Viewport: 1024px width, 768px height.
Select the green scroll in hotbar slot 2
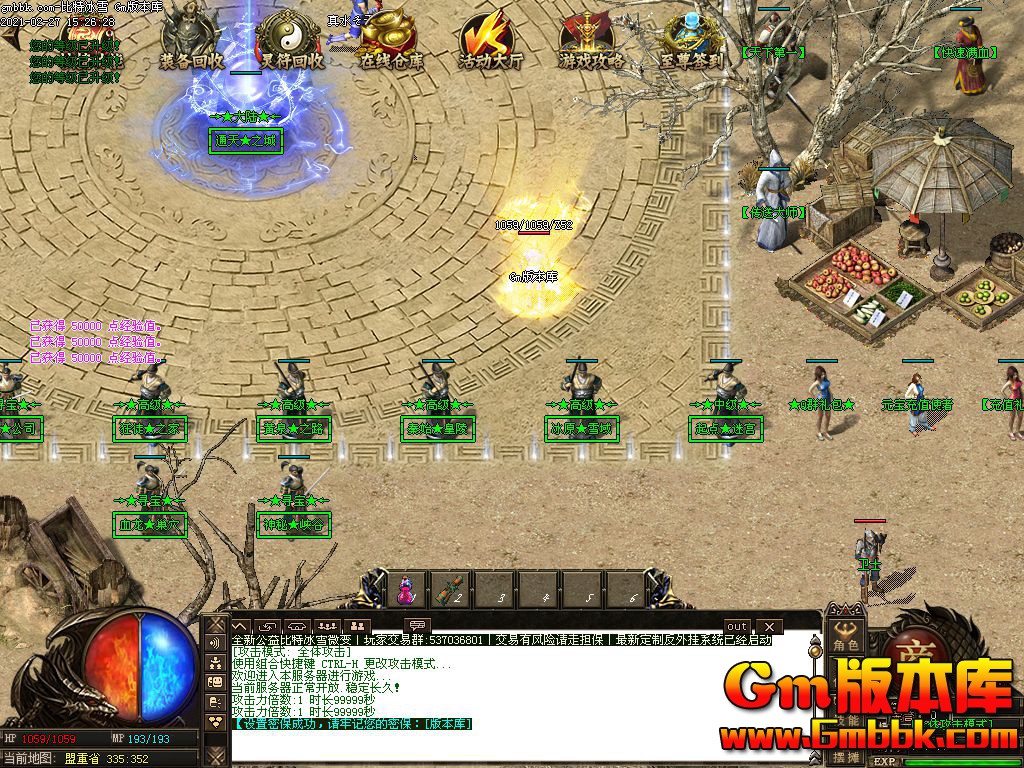pyautogui.click(x=451, y=589)
